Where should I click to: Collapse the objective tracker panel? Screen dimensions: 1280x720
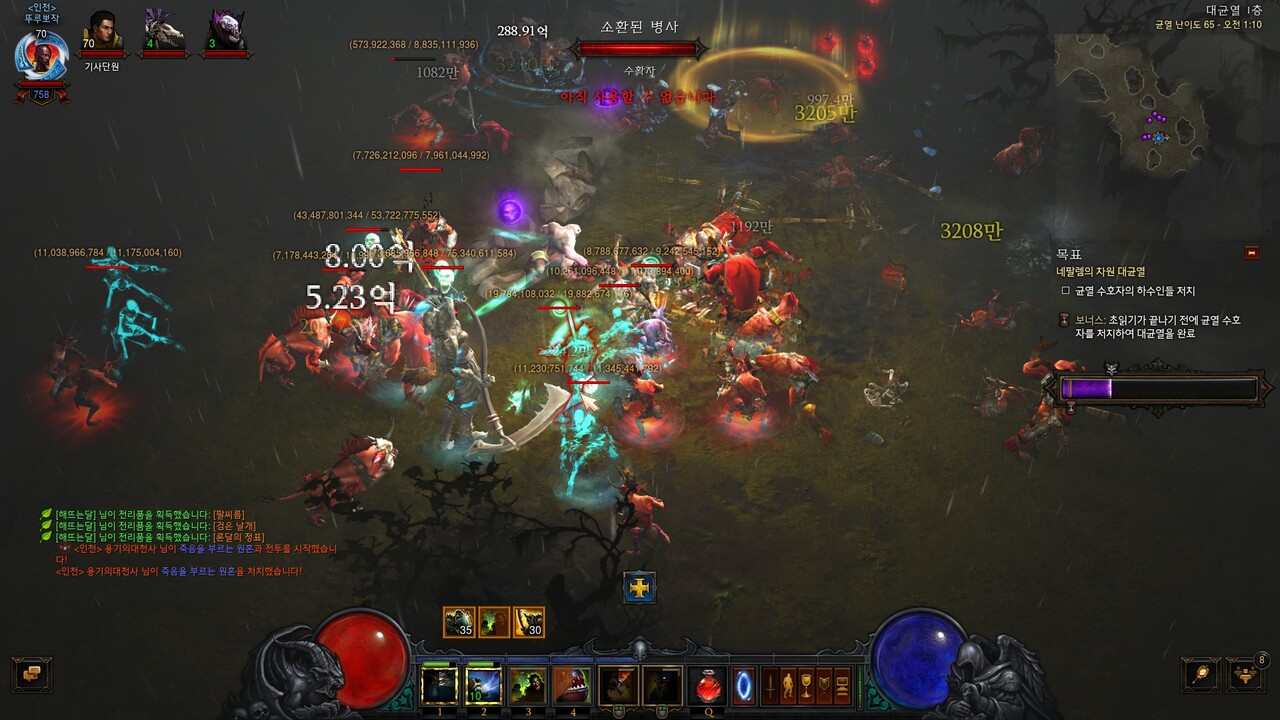[x=1252, y=253]
